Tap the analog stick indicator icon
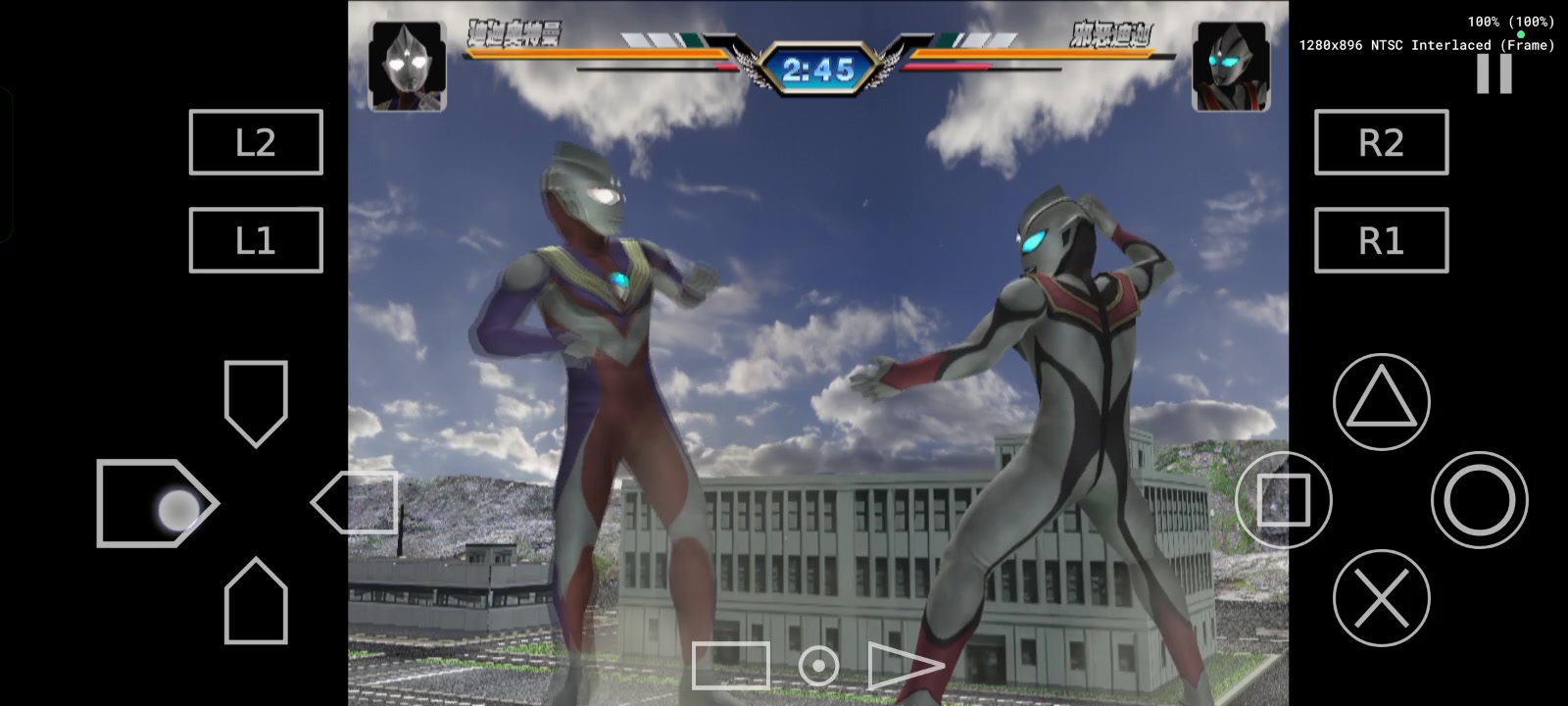 point(176,508)
